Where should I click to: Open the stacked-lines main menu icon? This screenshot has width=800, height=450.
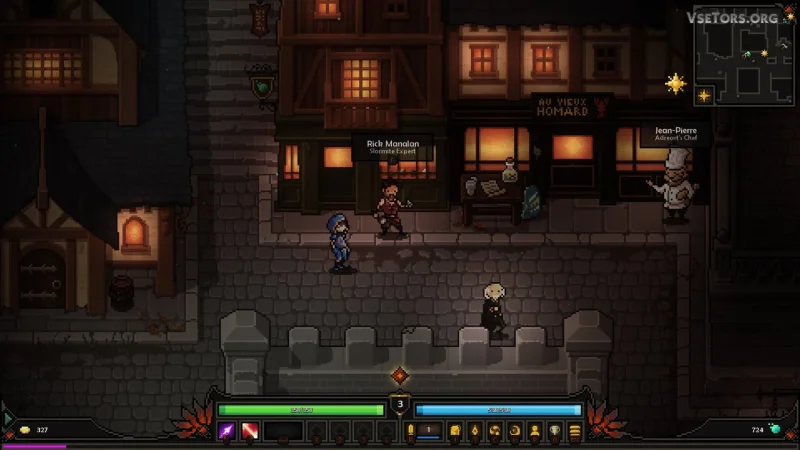click(574, 430)
